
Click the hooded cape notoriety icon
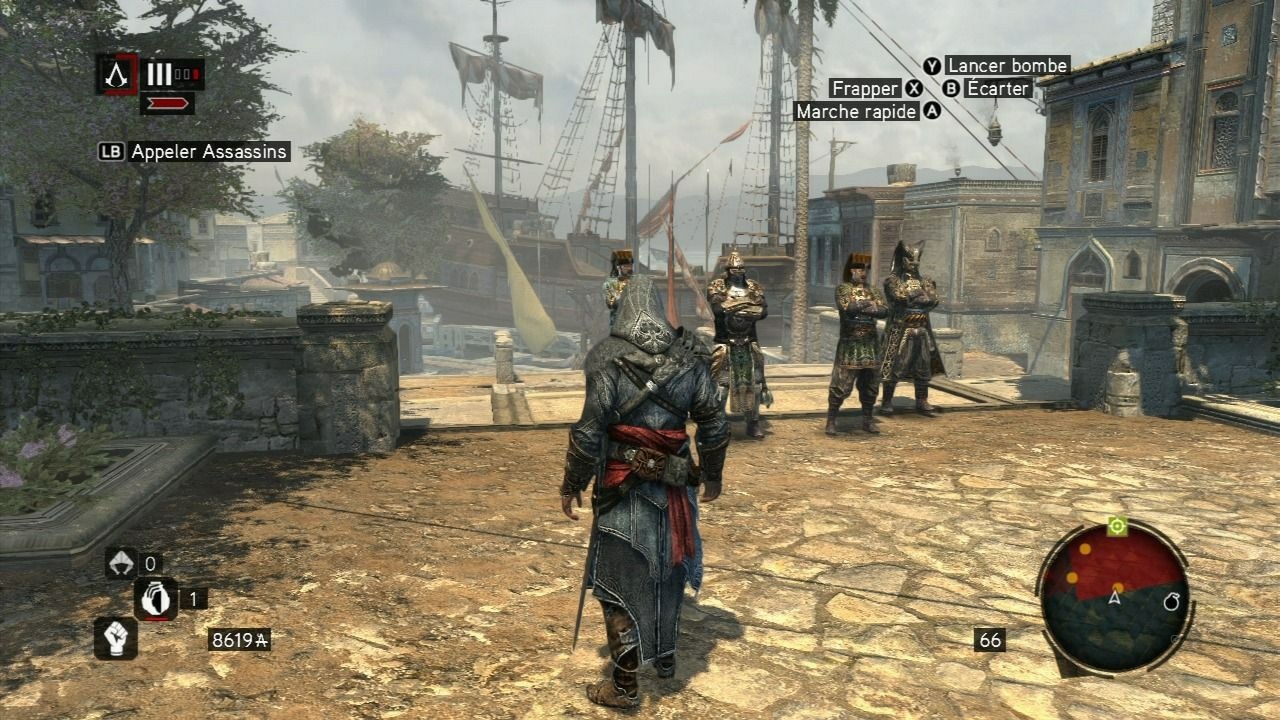click(x=119, y=563)
